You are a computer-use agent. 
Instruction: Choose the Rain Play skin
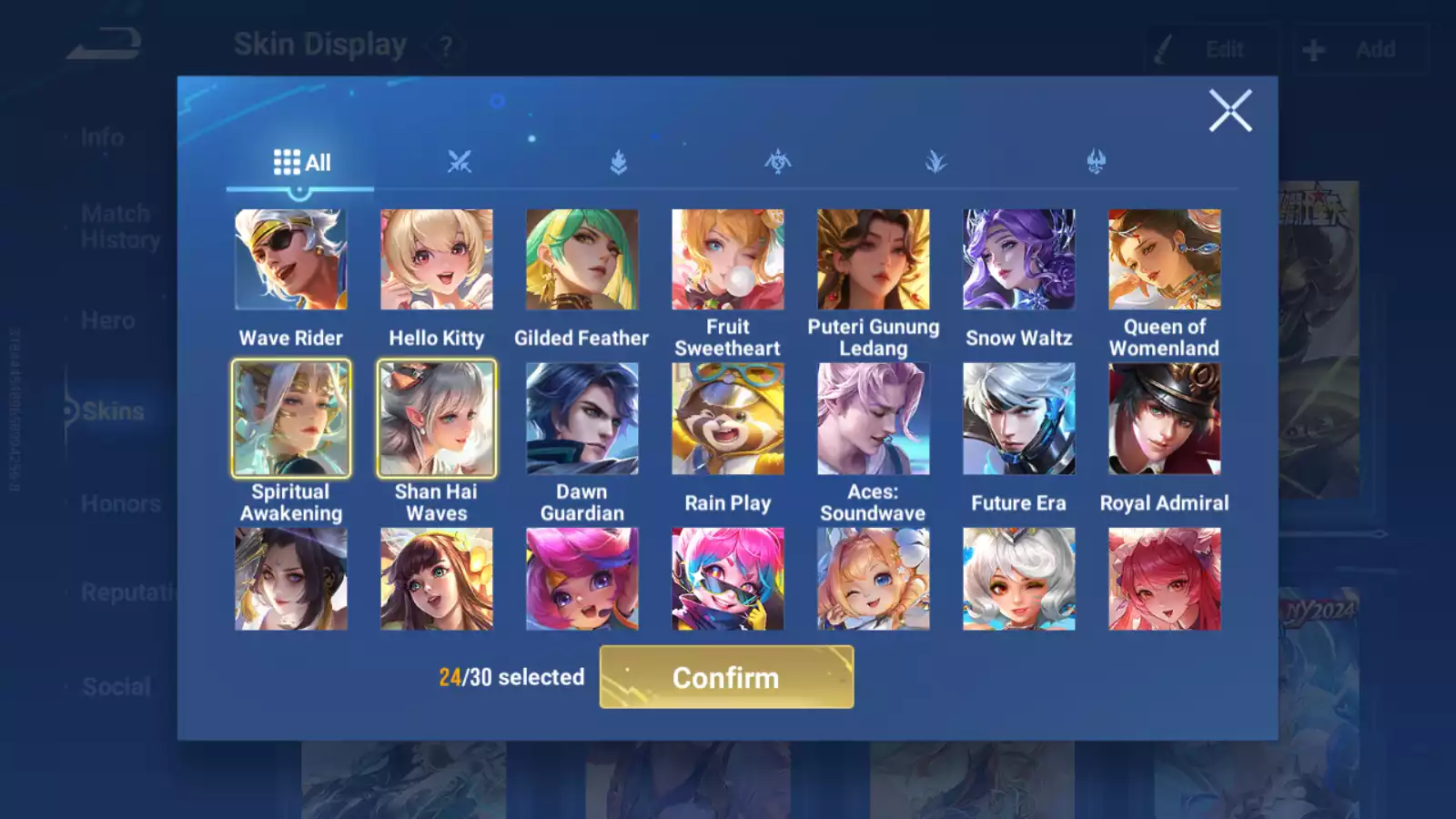point(728,419)
